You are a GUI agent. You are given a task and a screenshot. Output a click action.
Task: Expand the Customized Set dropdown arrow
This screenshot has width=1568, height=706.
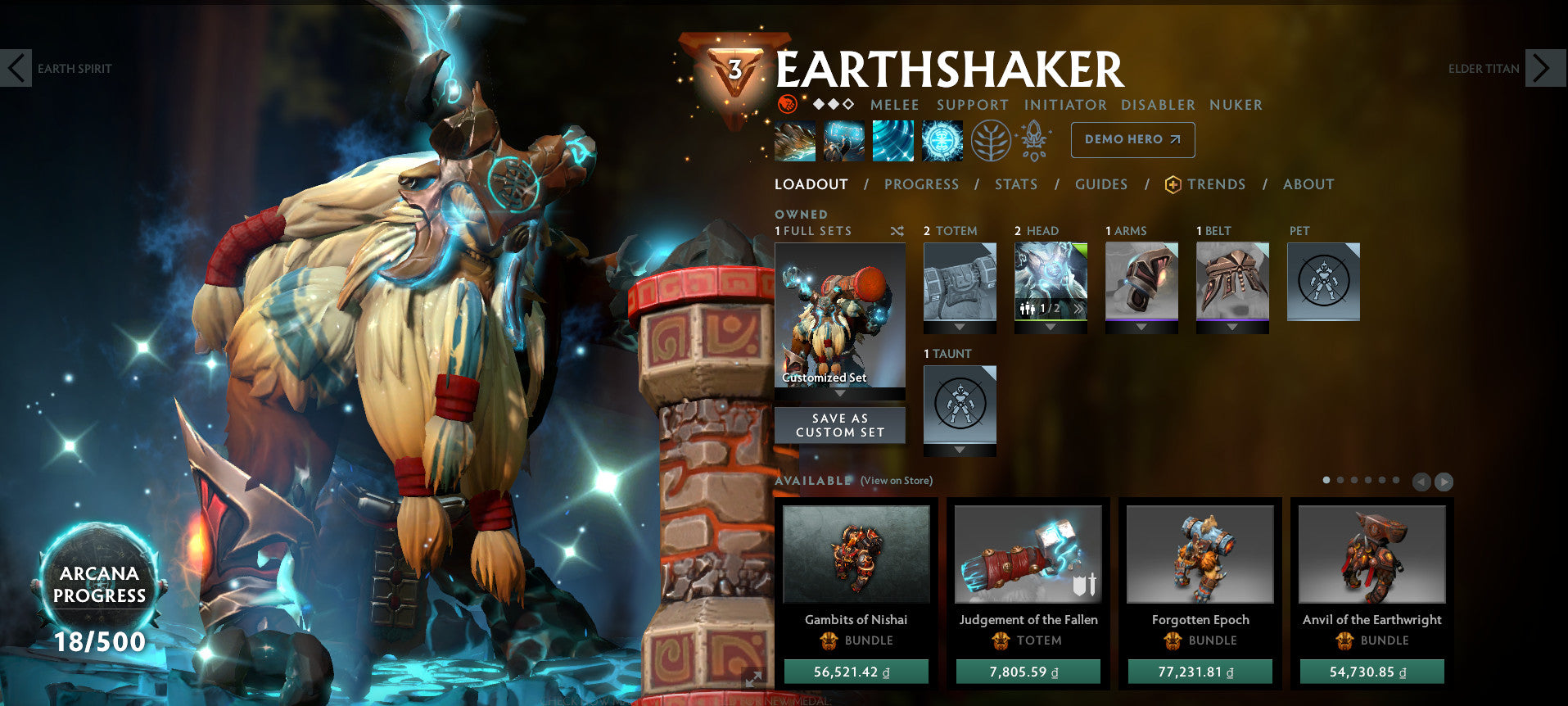pos(840,391)
